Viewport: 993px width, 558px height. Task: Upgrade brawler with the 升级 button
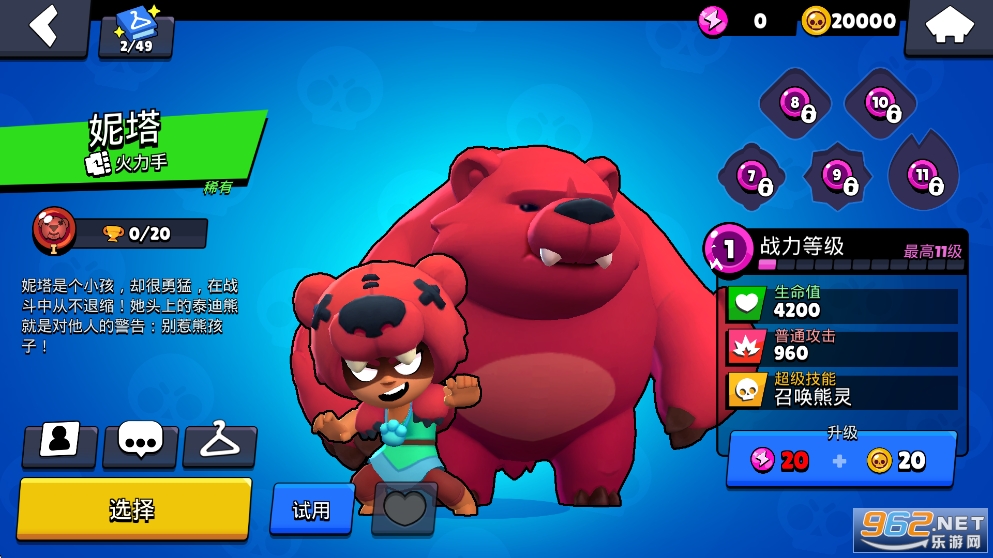841,459
